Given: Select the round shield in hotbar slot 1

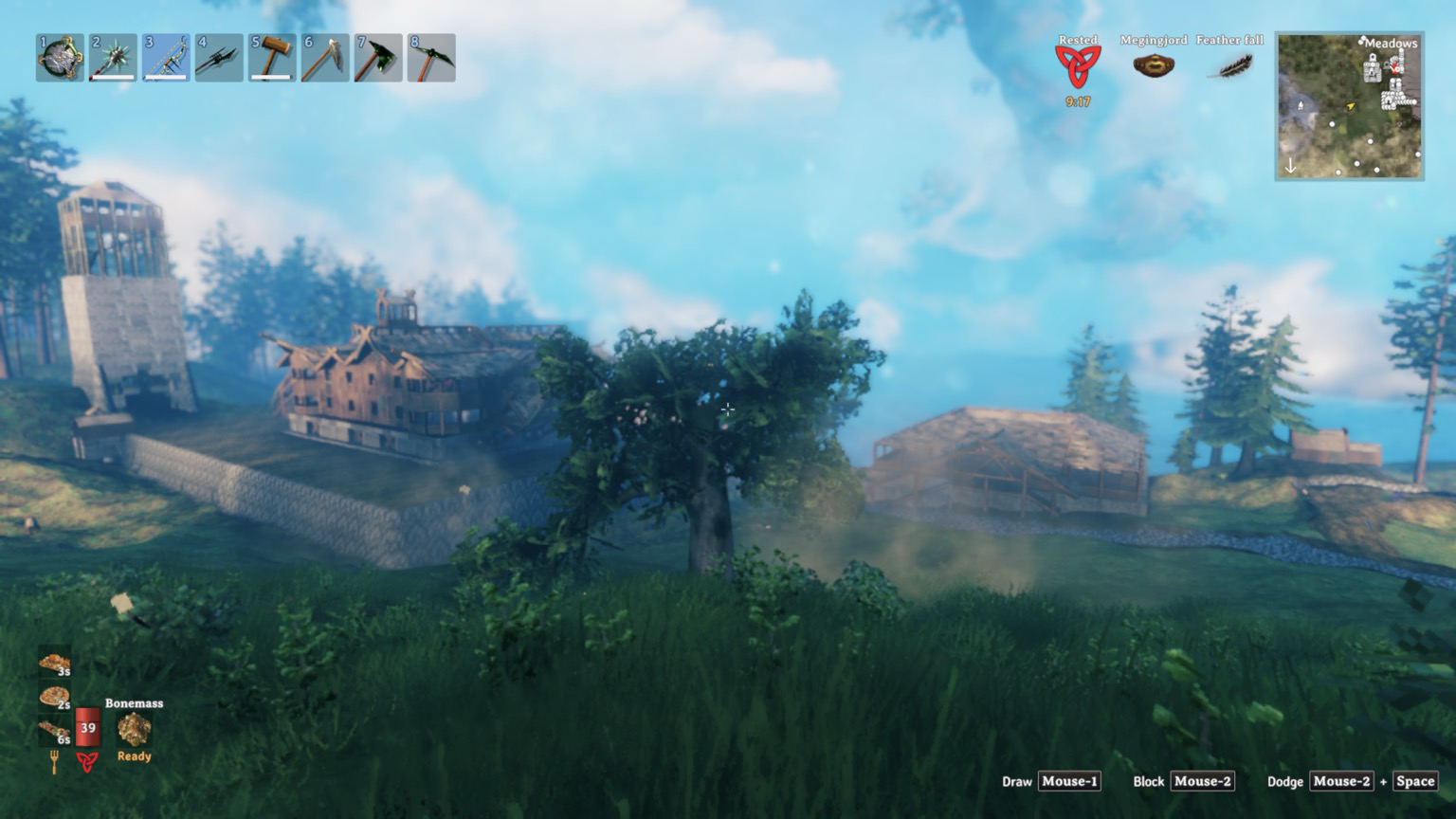Looking at the screenshot, I should pyautogui.click(x=60, y=58).
